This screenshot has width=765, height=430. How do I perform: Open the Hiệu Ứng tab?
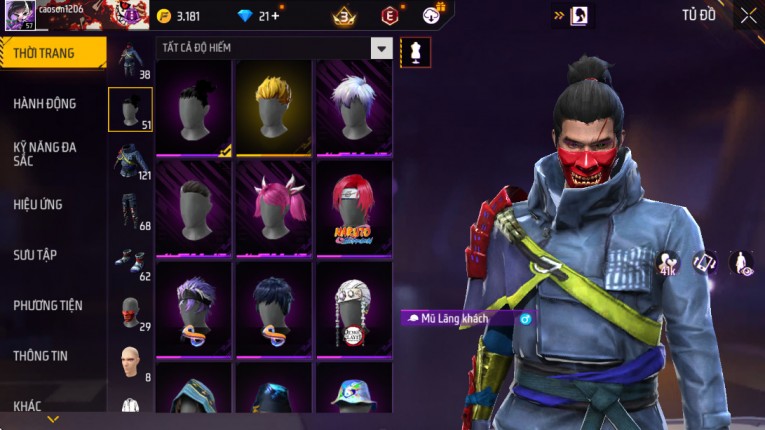click(x=38, y=204)
